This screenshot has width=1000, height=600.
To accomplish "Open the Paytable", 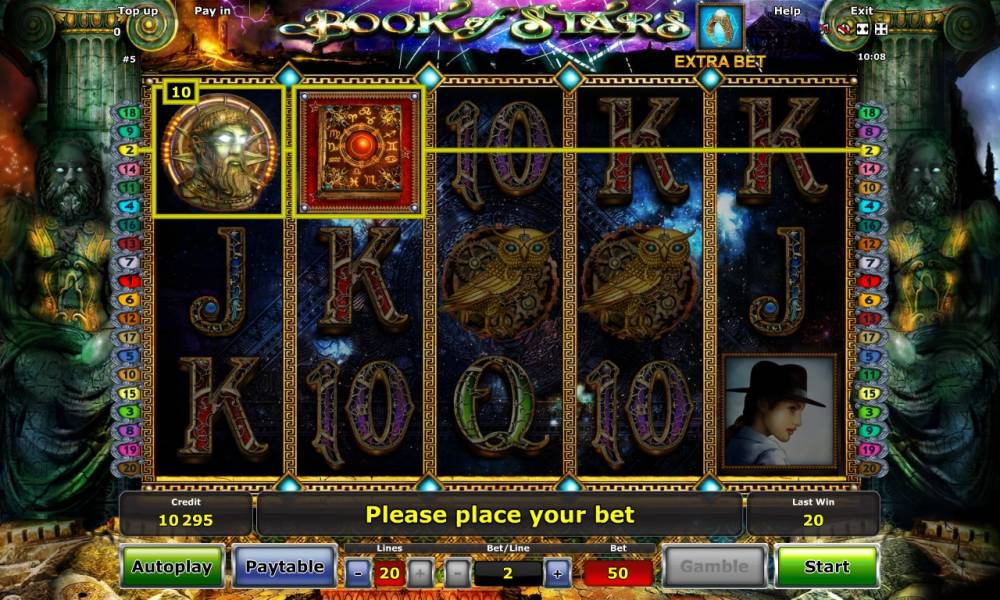I will click(285, 567).
